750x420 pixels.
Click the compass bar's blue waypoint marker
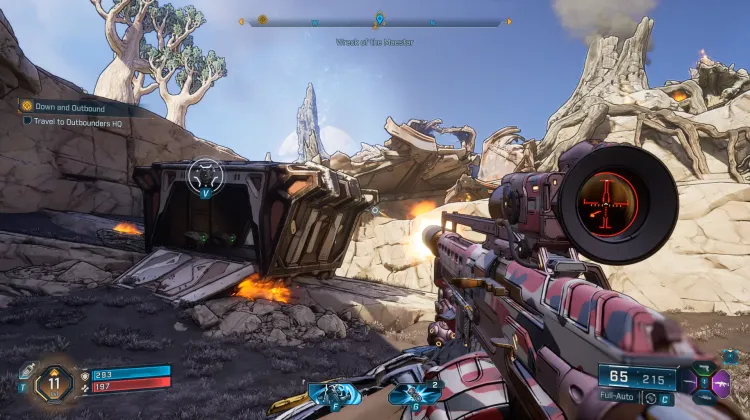coord(379,19)
